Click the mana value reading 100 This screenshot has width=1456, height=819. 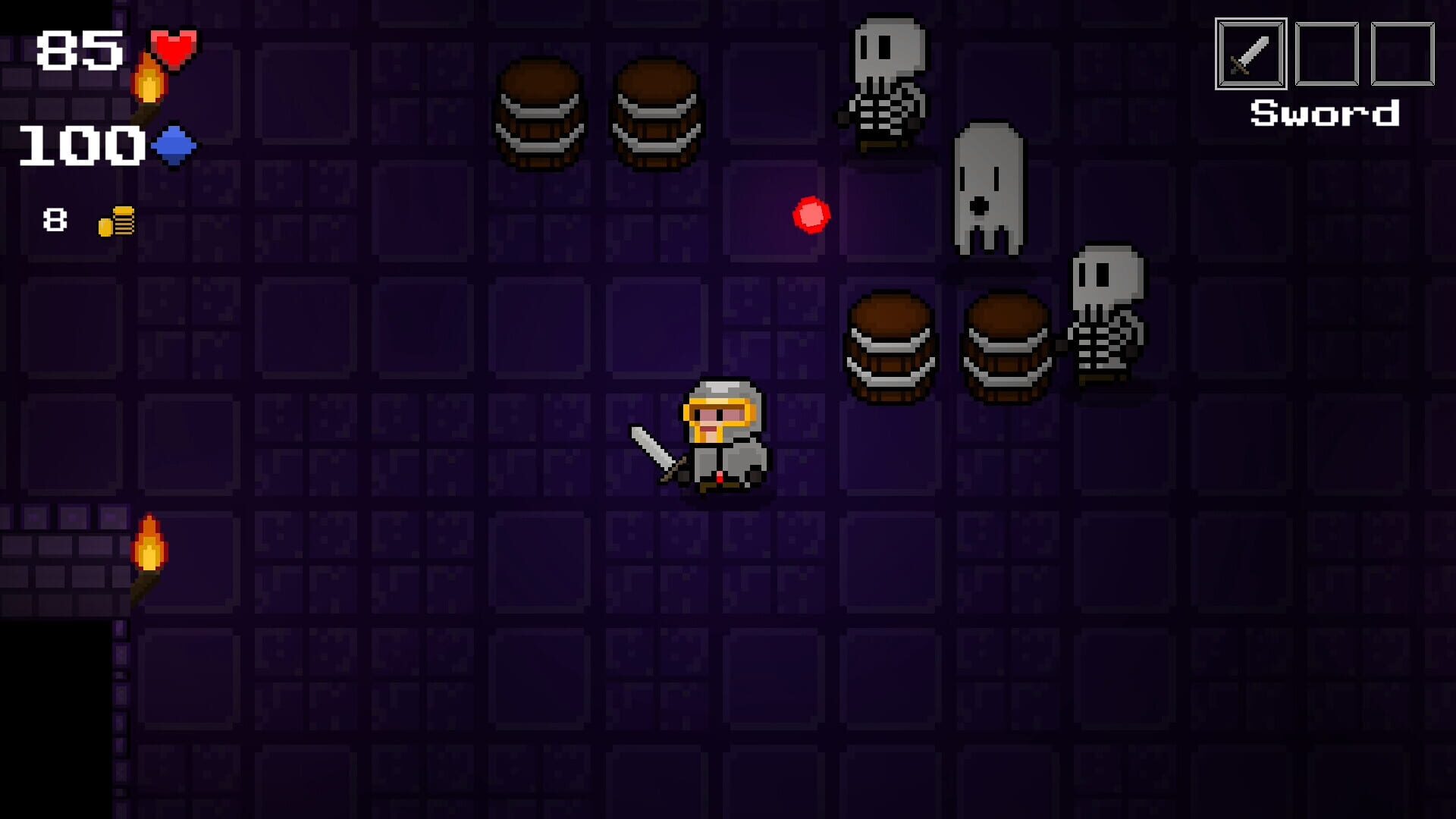[80, 146]
